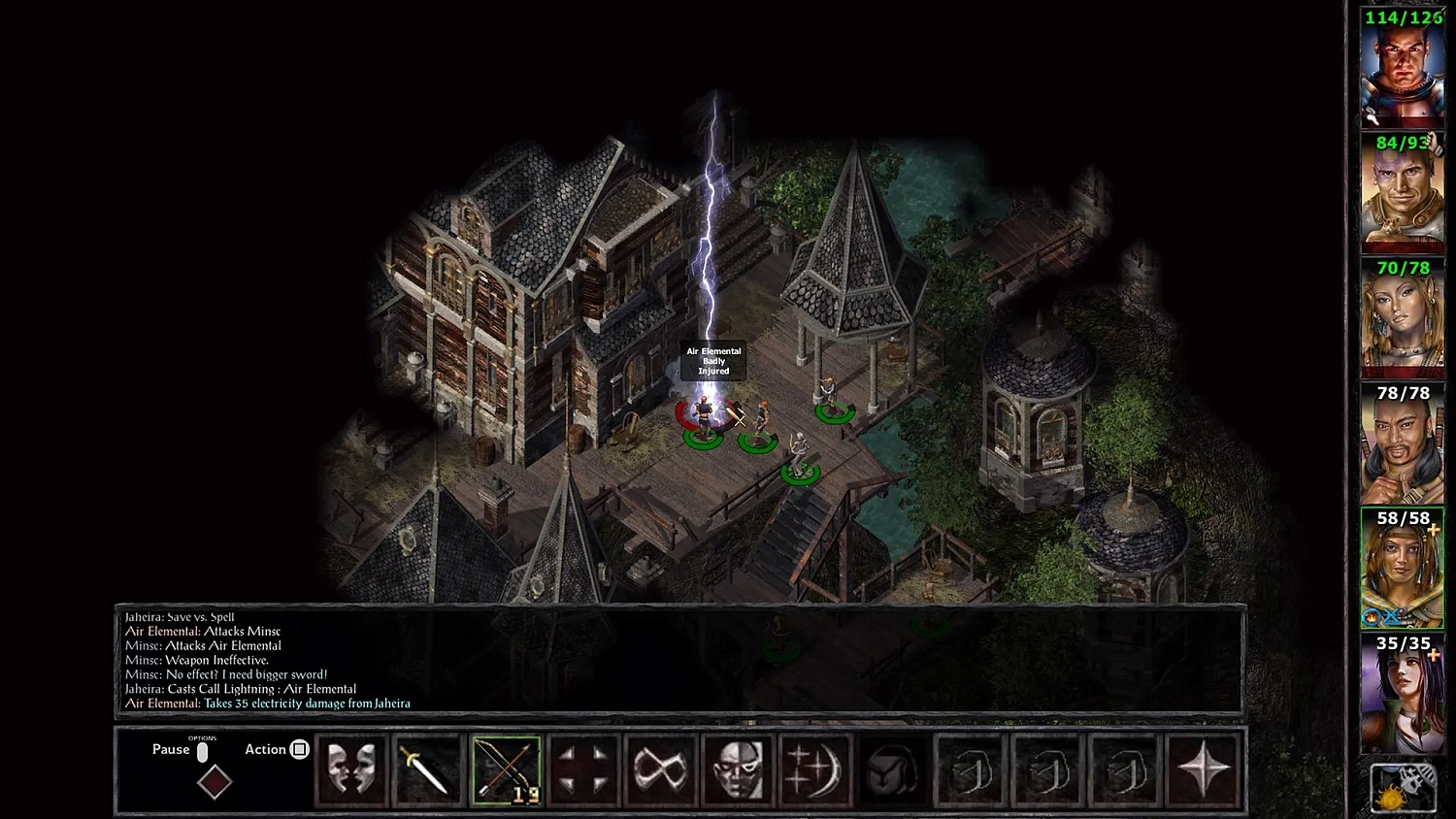Open the Options via the Pause control label
This screenshot has width=1456, height=819.
170,749
